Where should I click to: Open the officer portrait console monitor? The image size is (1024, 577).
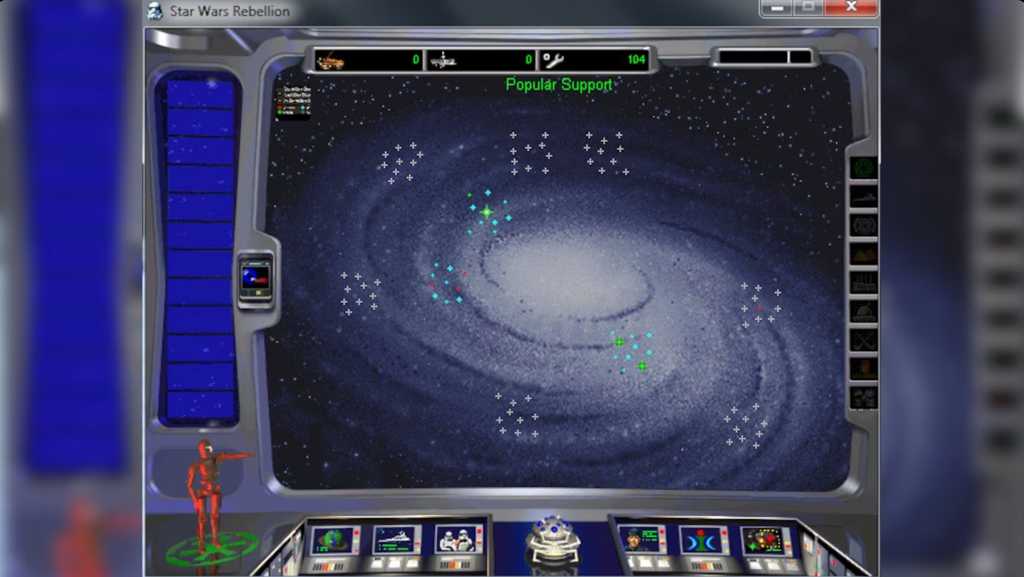coord(641,540)
